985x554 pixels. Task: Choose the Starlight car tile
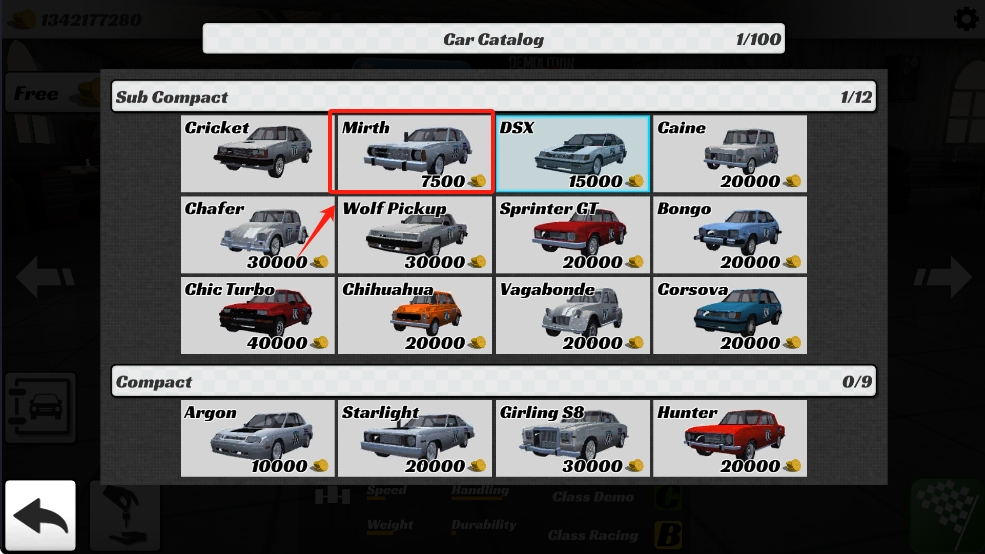tap(414, 438)
